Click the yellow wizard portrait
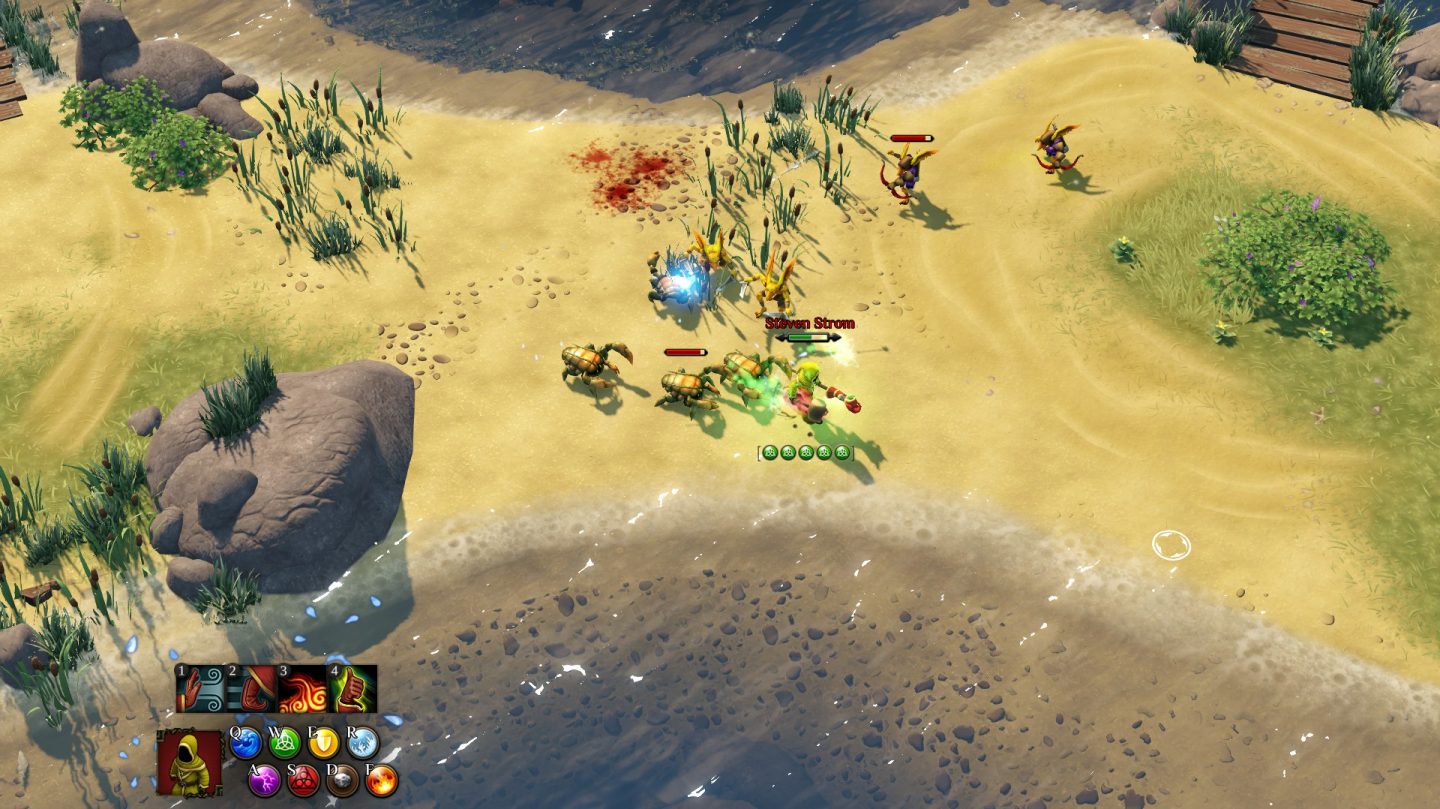The image size is (1440, 809). [192, 764]
